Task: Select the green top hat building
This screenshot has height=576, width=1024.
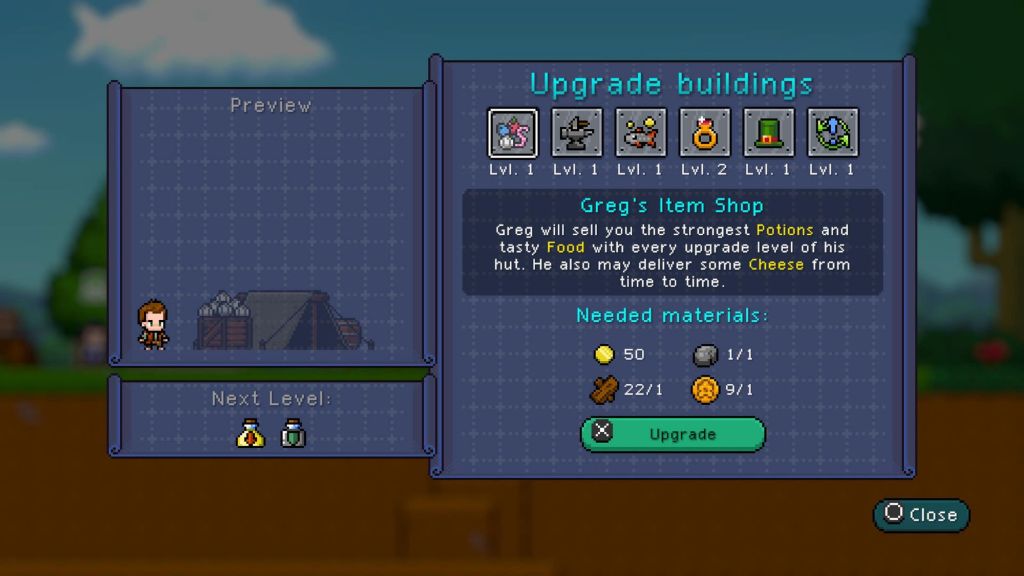Action: 769,133
